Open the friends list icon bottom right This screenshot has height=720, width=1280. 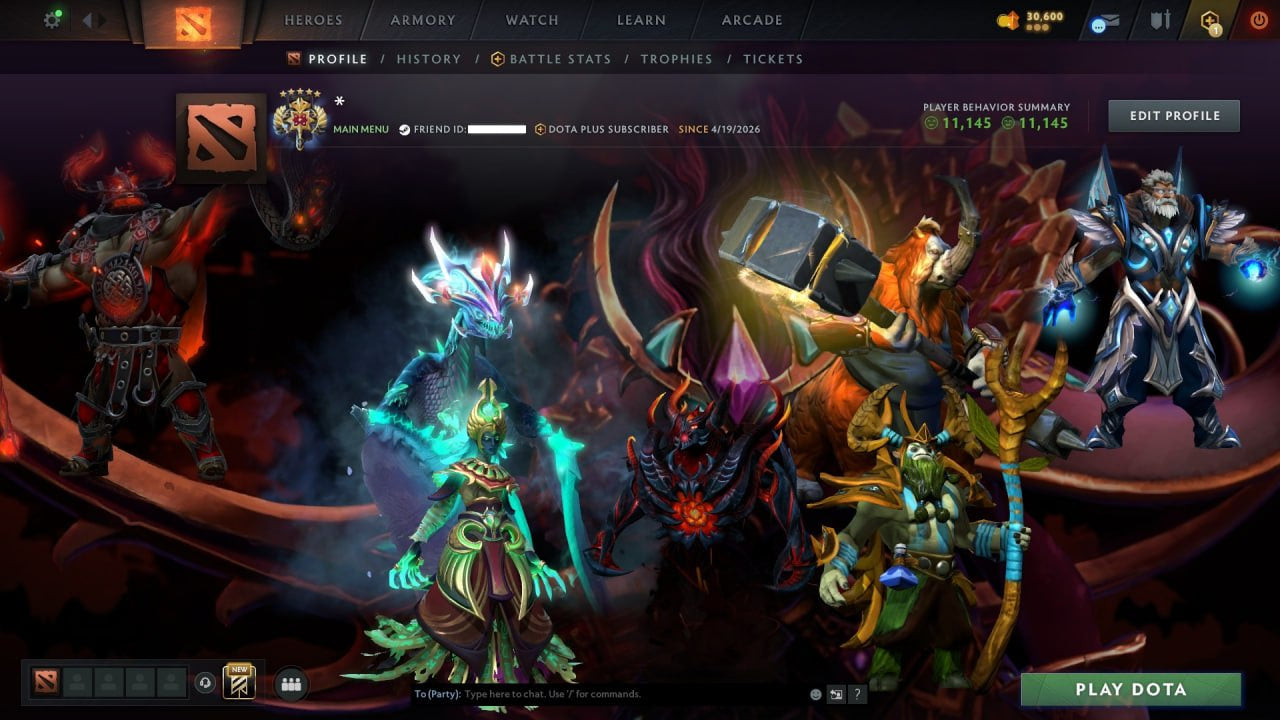tap(289, 681)
